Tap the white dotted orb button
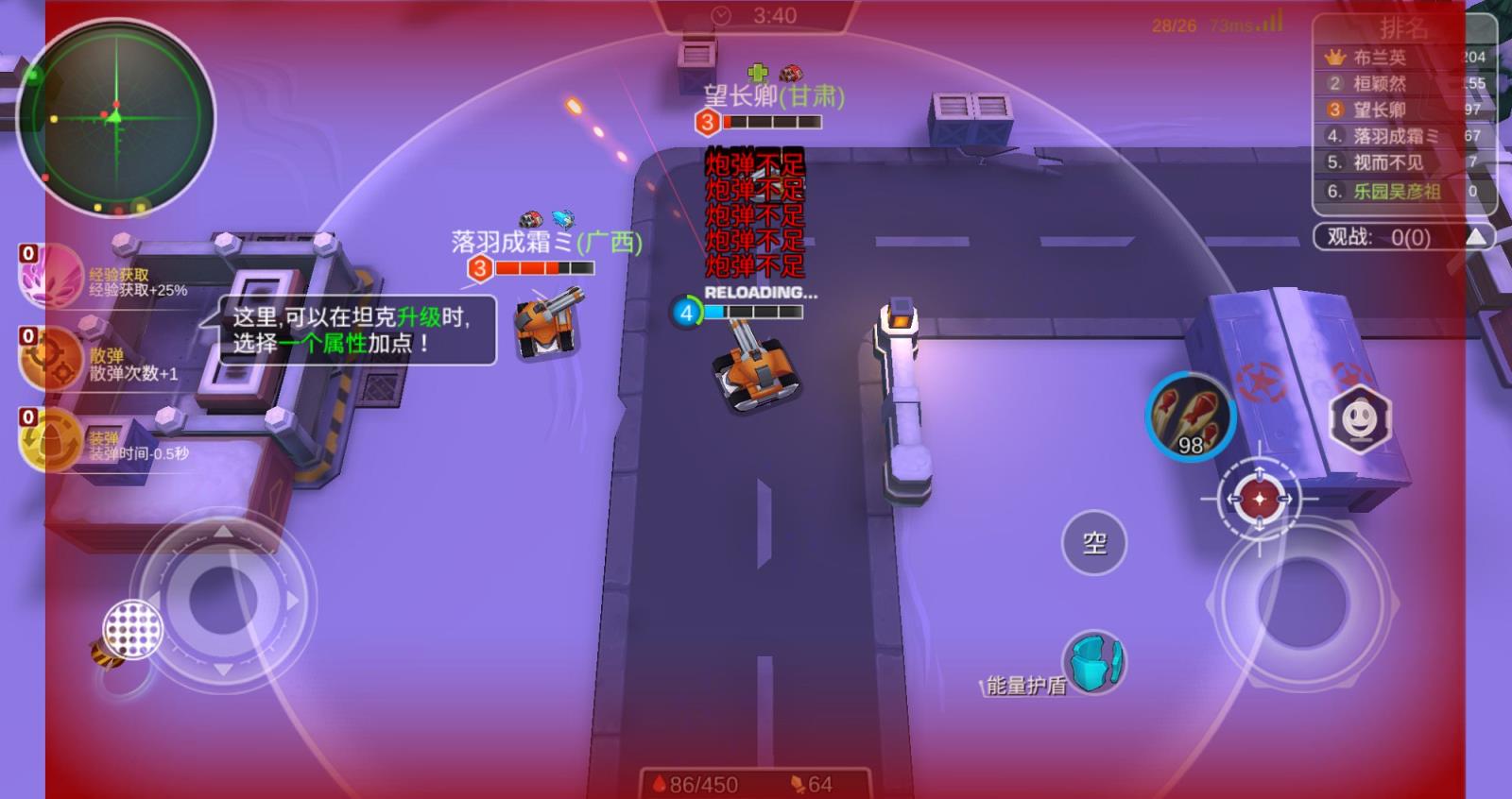This screenshot has height=799, width=1512. coord(132,629)
